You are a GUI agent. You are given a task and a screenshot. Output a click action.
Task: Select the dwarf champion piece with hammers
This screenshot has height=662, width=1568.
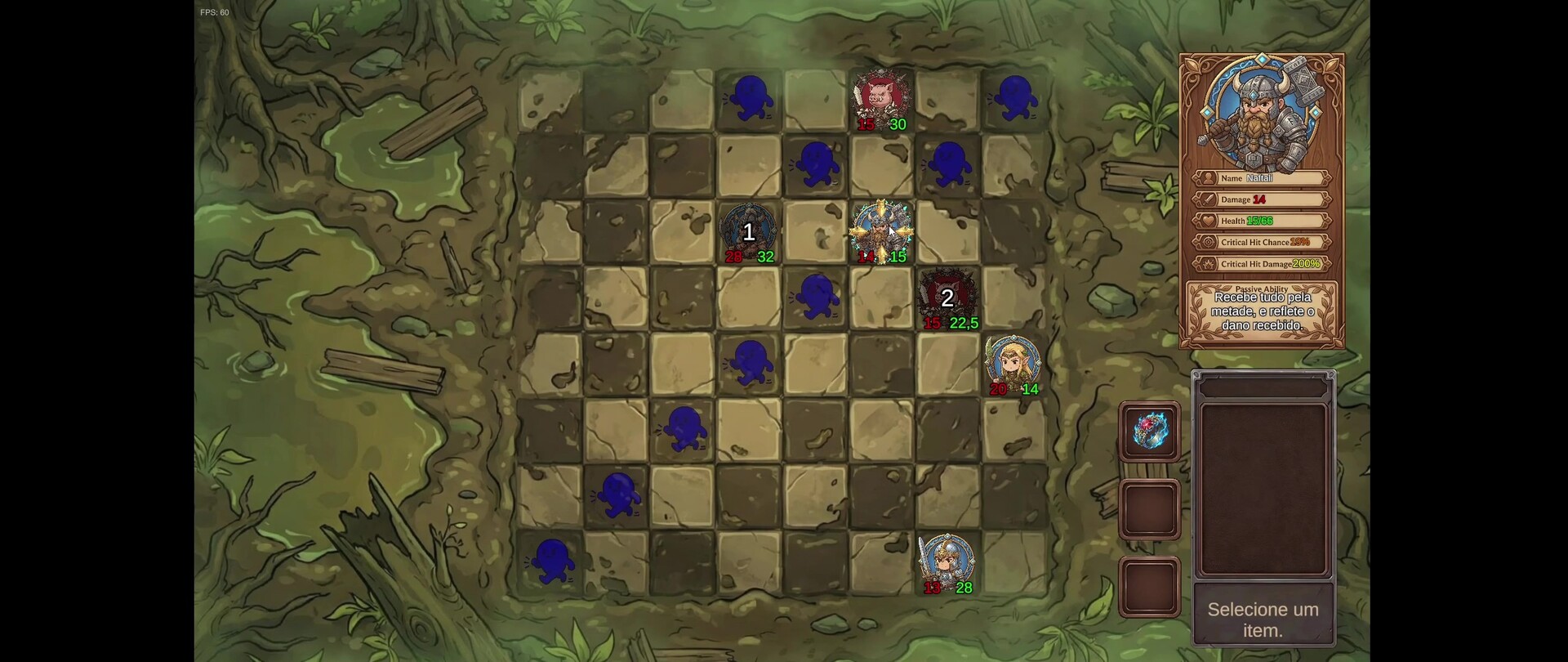pyautogui.click(x=882, y=227)
